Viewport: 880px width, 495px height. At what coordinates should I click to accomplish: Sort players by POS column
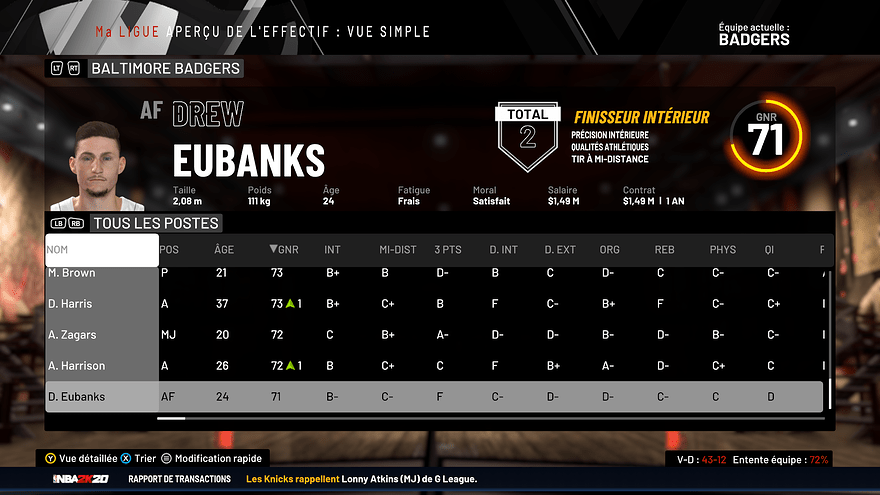pos(170,249)
